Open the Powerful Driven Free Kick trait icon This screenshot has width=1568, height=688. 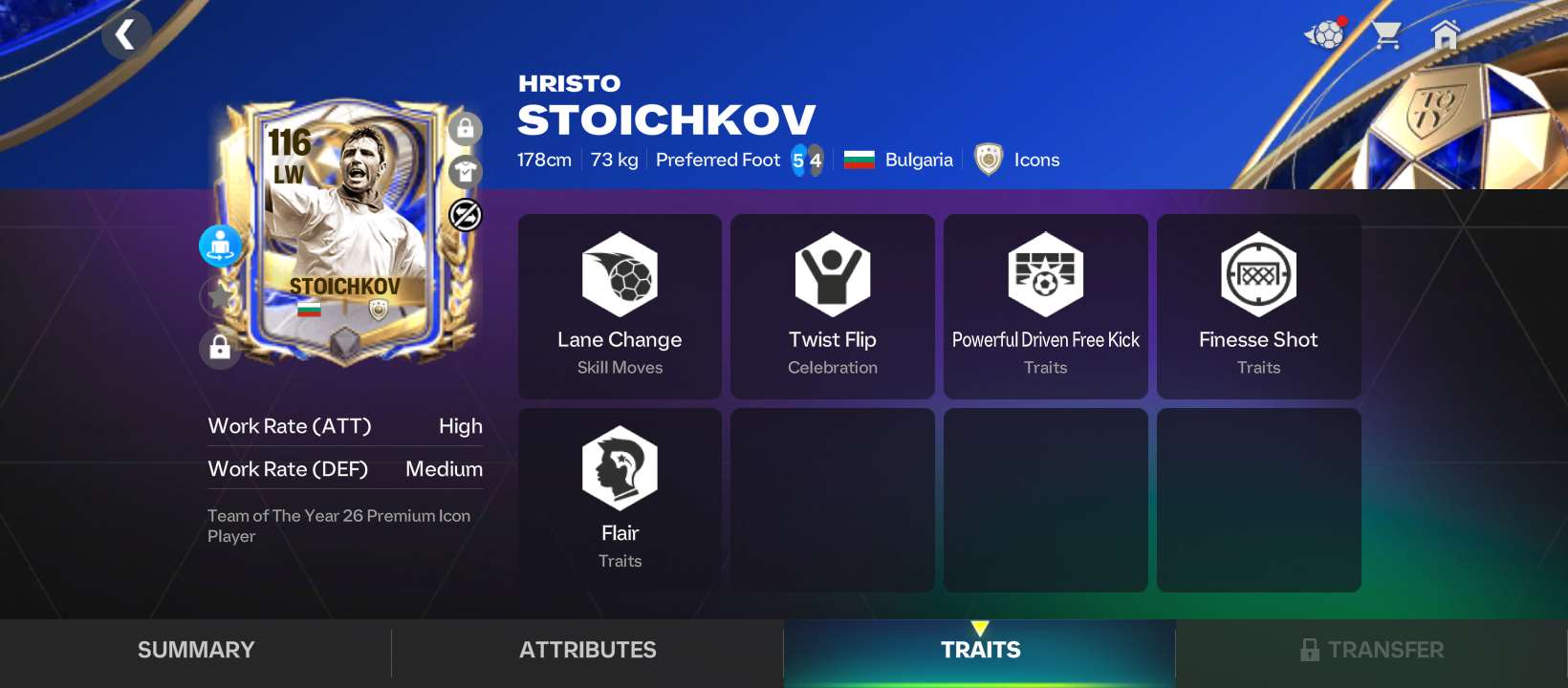coord(1045,274)
